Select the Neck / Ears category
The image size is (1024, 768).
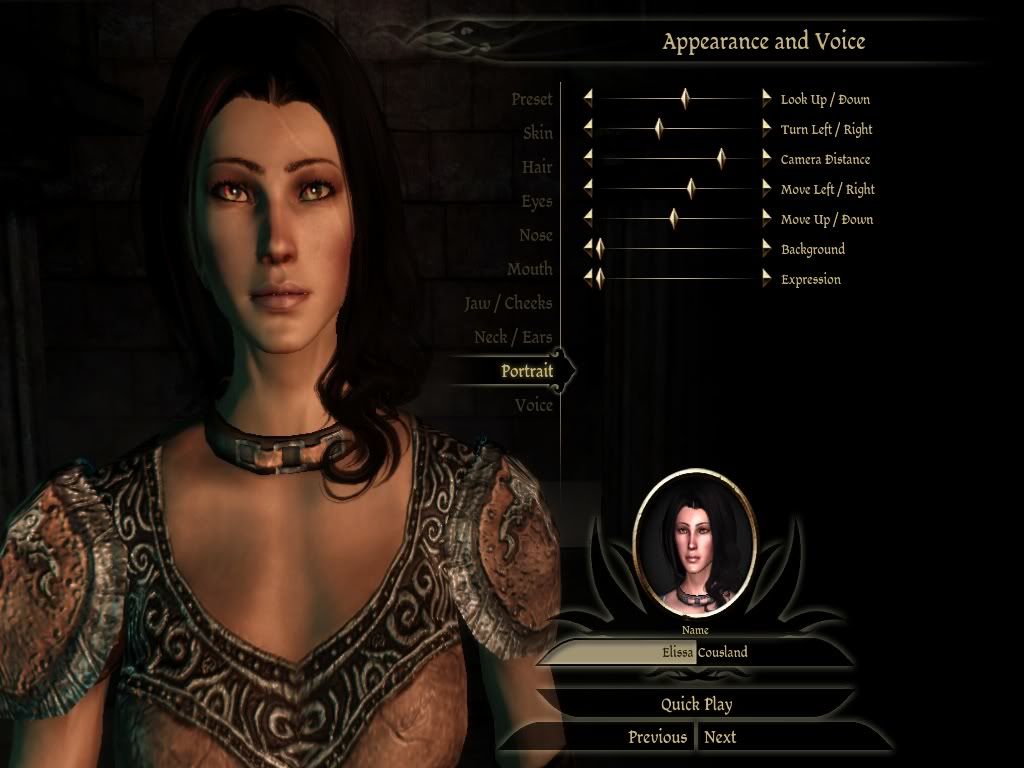[512, 337]
